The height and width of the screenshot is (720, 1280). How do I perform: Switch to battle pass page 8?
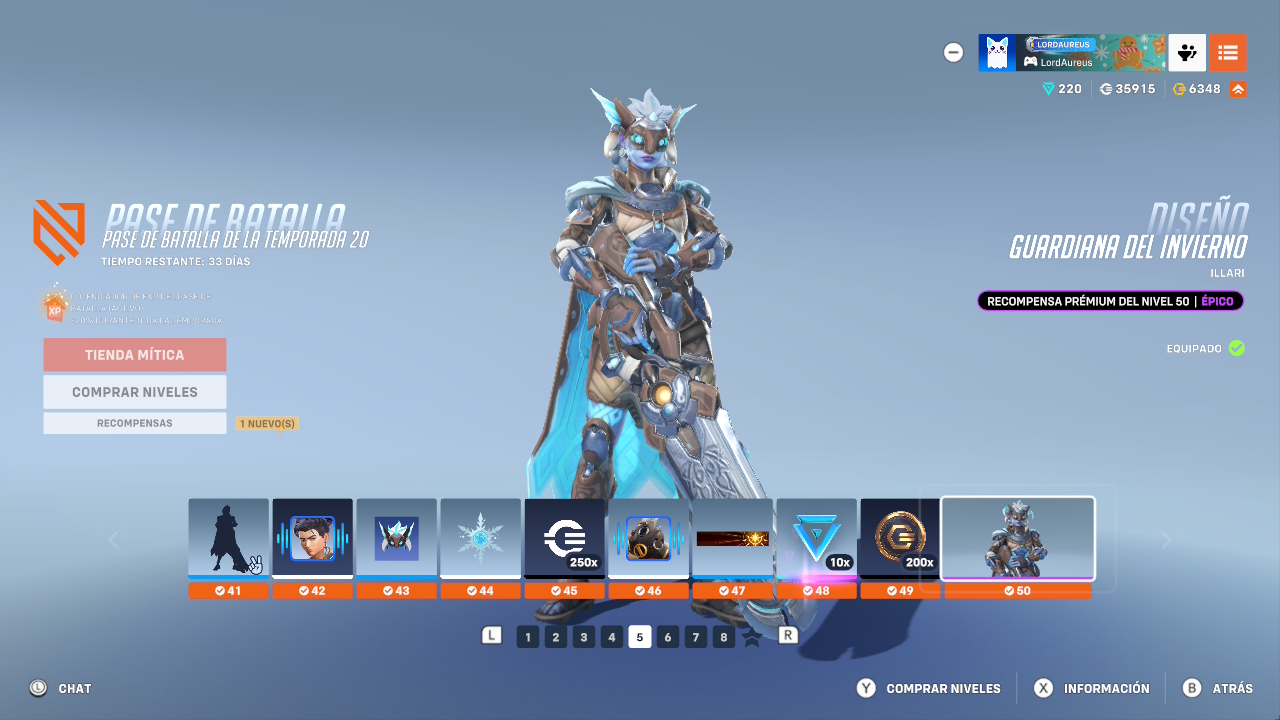coord(723,636)
